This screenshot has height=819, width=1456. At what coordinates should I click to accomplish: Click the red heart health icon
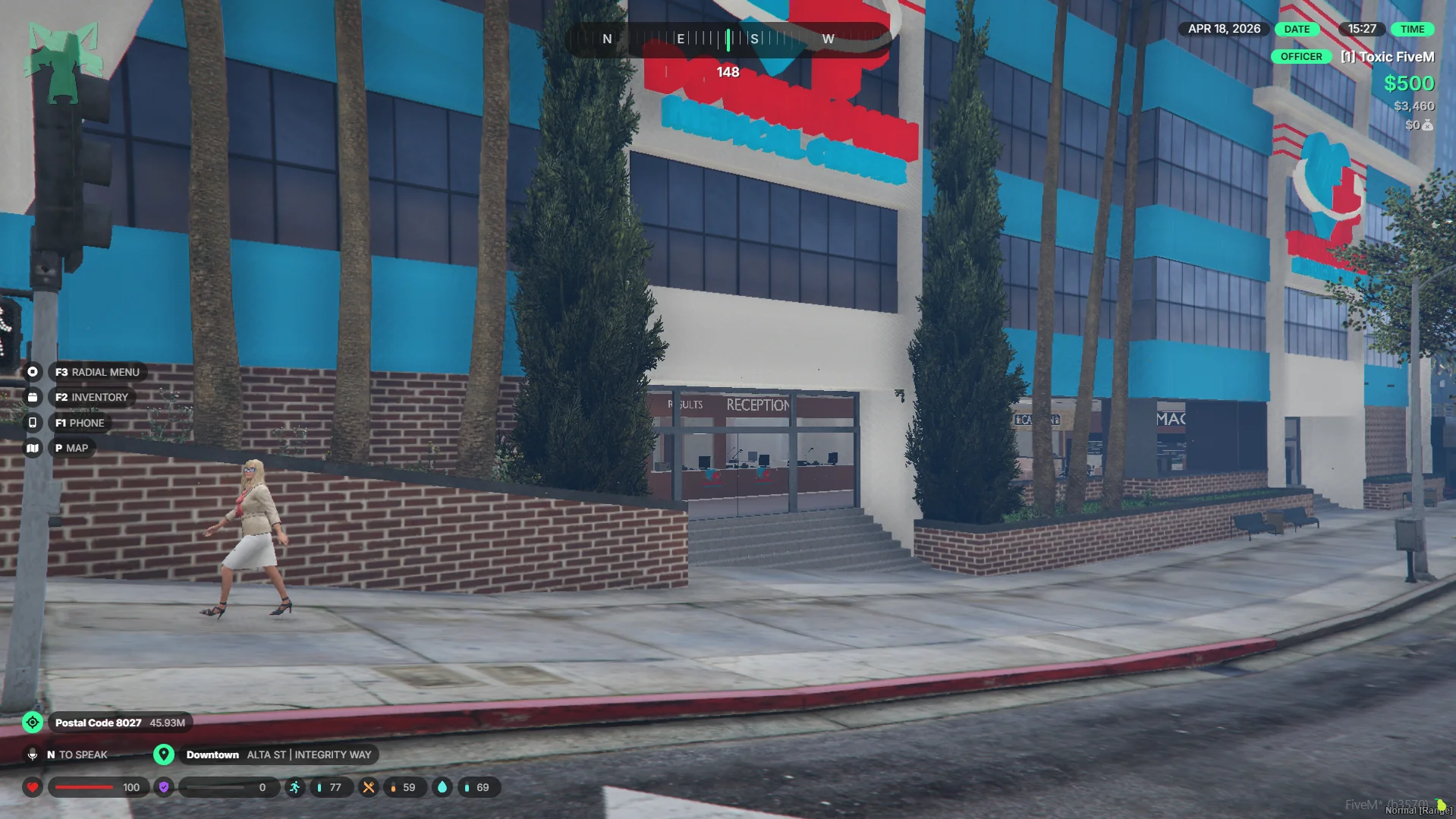click(33, 787)
